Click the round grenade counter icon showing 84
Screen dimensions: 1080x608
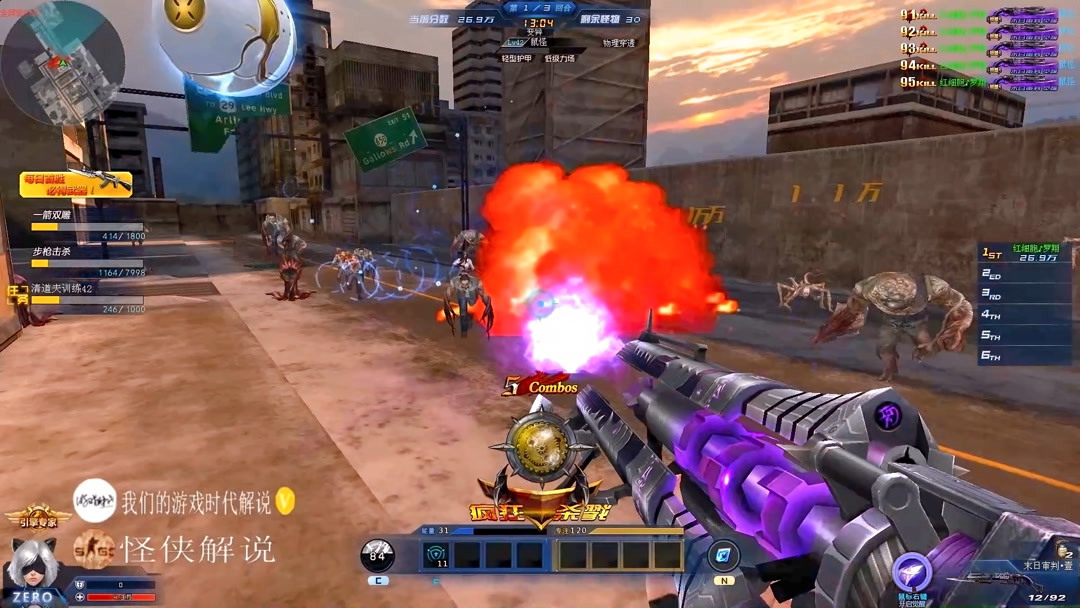[x=377, y=555]
